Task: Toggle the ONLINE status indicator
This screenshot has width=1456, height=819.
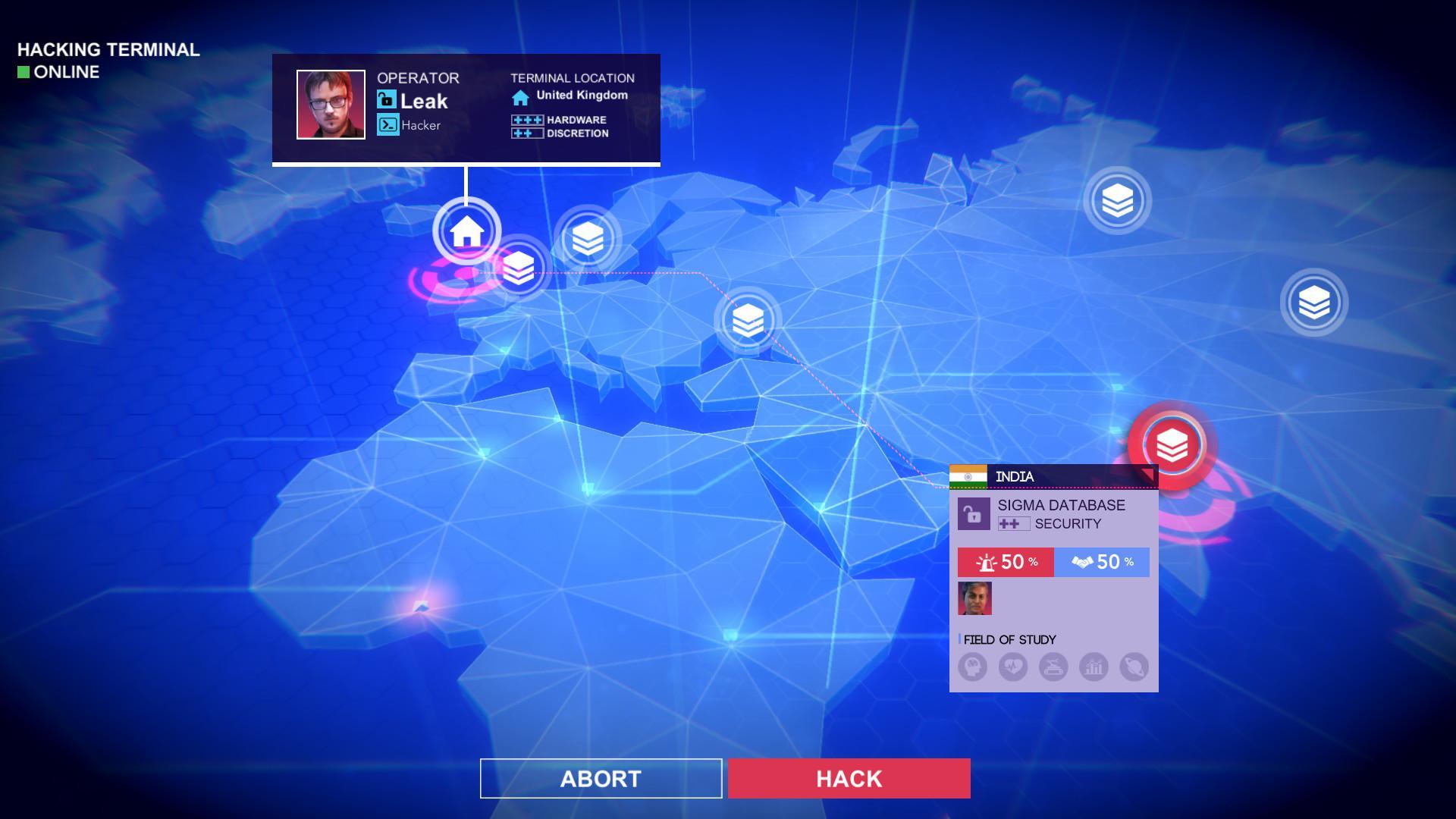Action: pyautogui.click(x=24, y=73)
